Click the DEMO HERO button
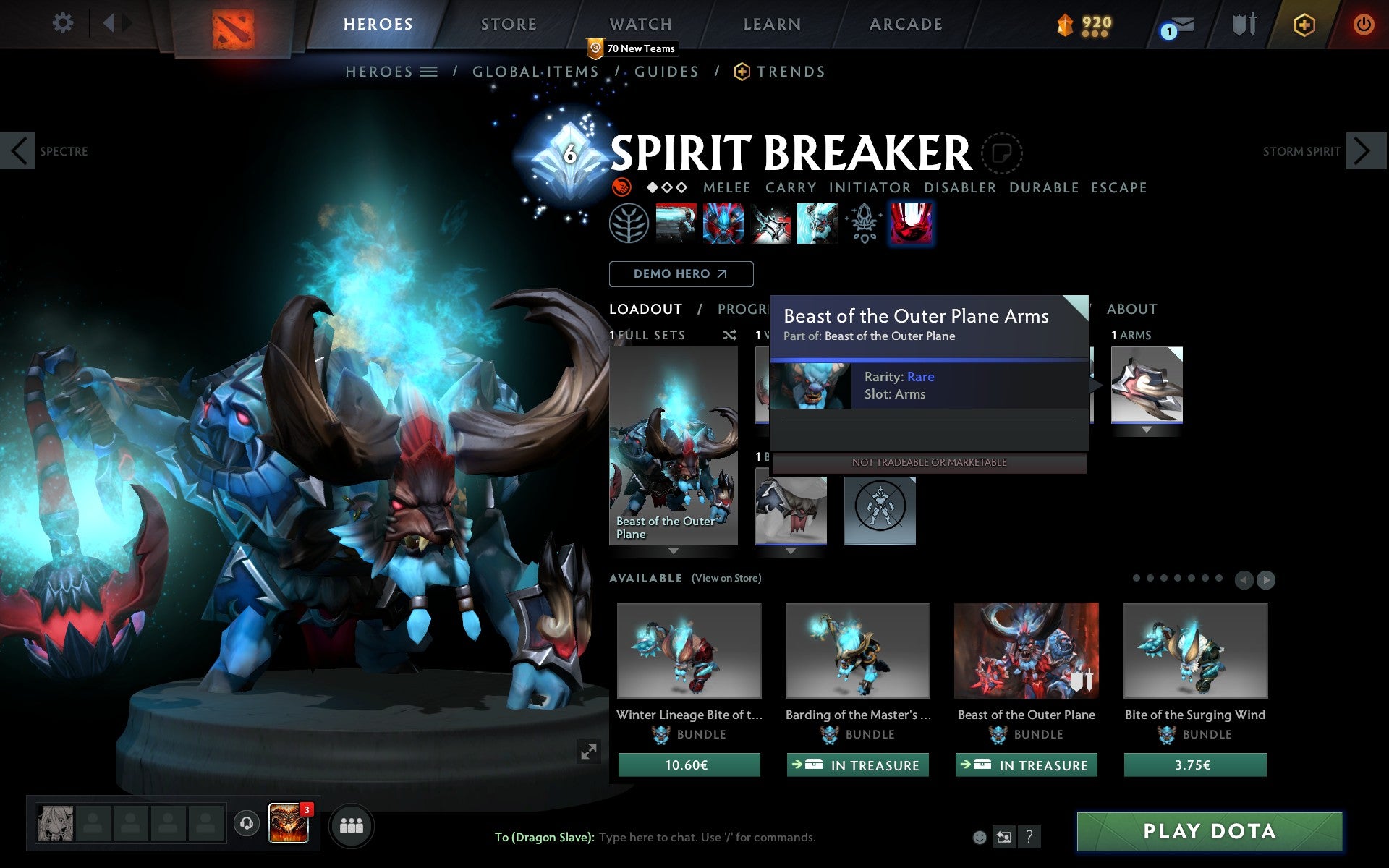The image size is (1389, 868). (681, 273)
